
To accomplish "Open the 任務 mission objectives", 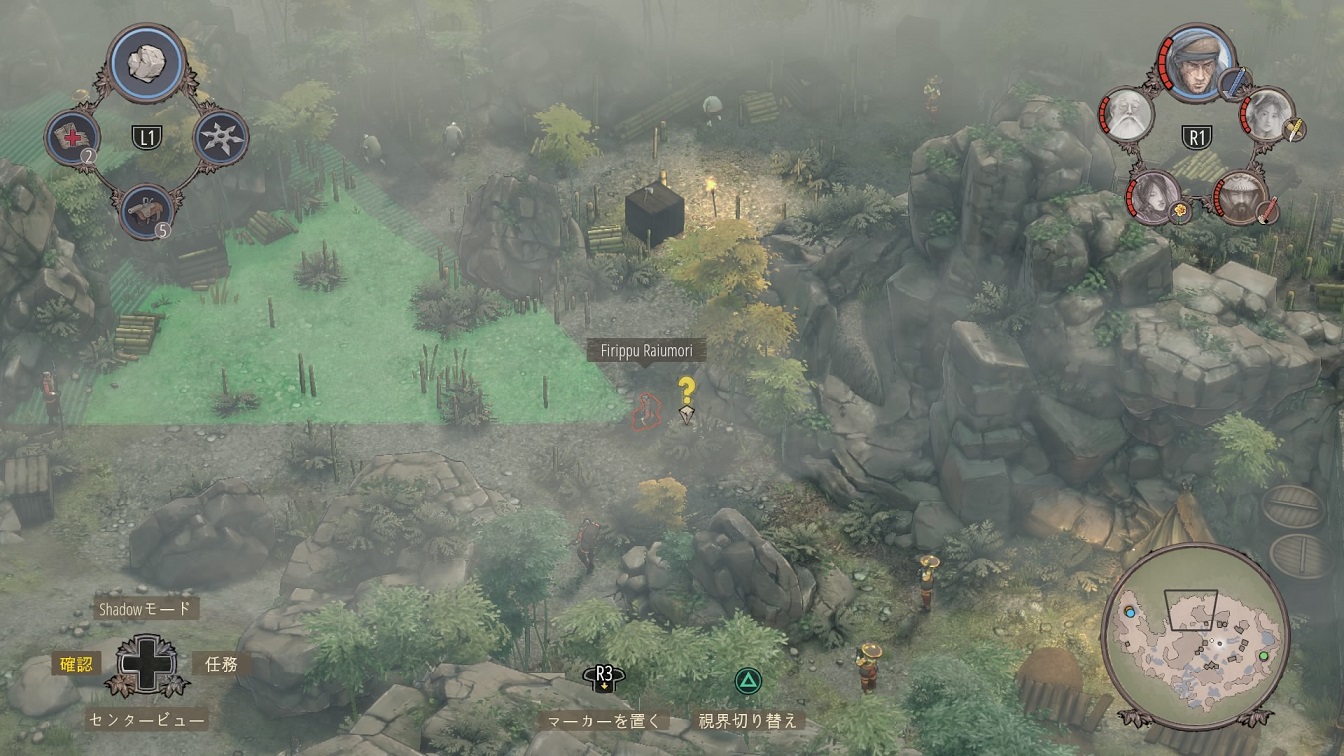I will pos(221,663).
